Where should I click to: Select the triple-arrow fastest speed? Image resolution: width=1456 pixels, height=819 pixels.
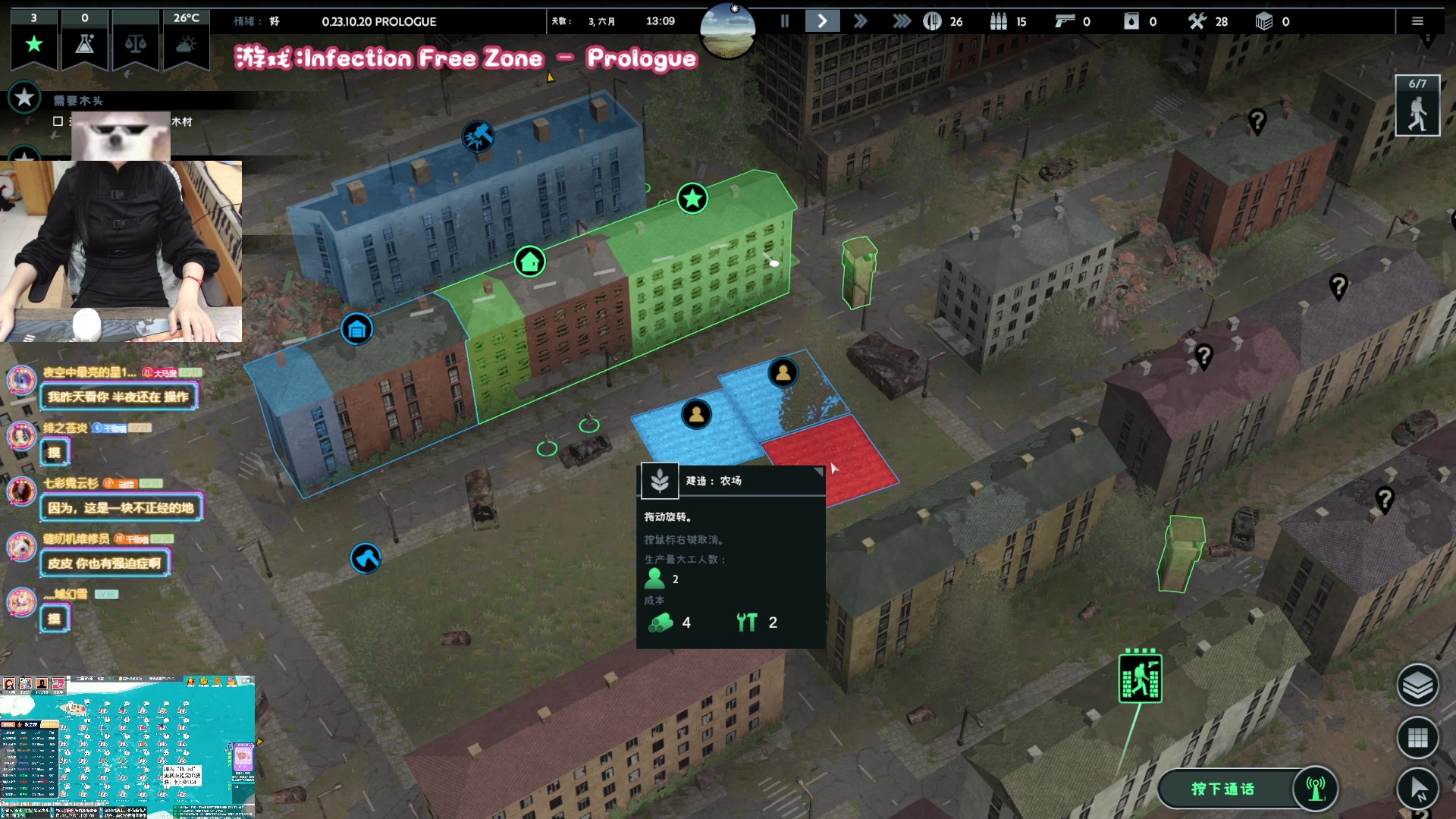pyautogui.click(x=901, y=21)
